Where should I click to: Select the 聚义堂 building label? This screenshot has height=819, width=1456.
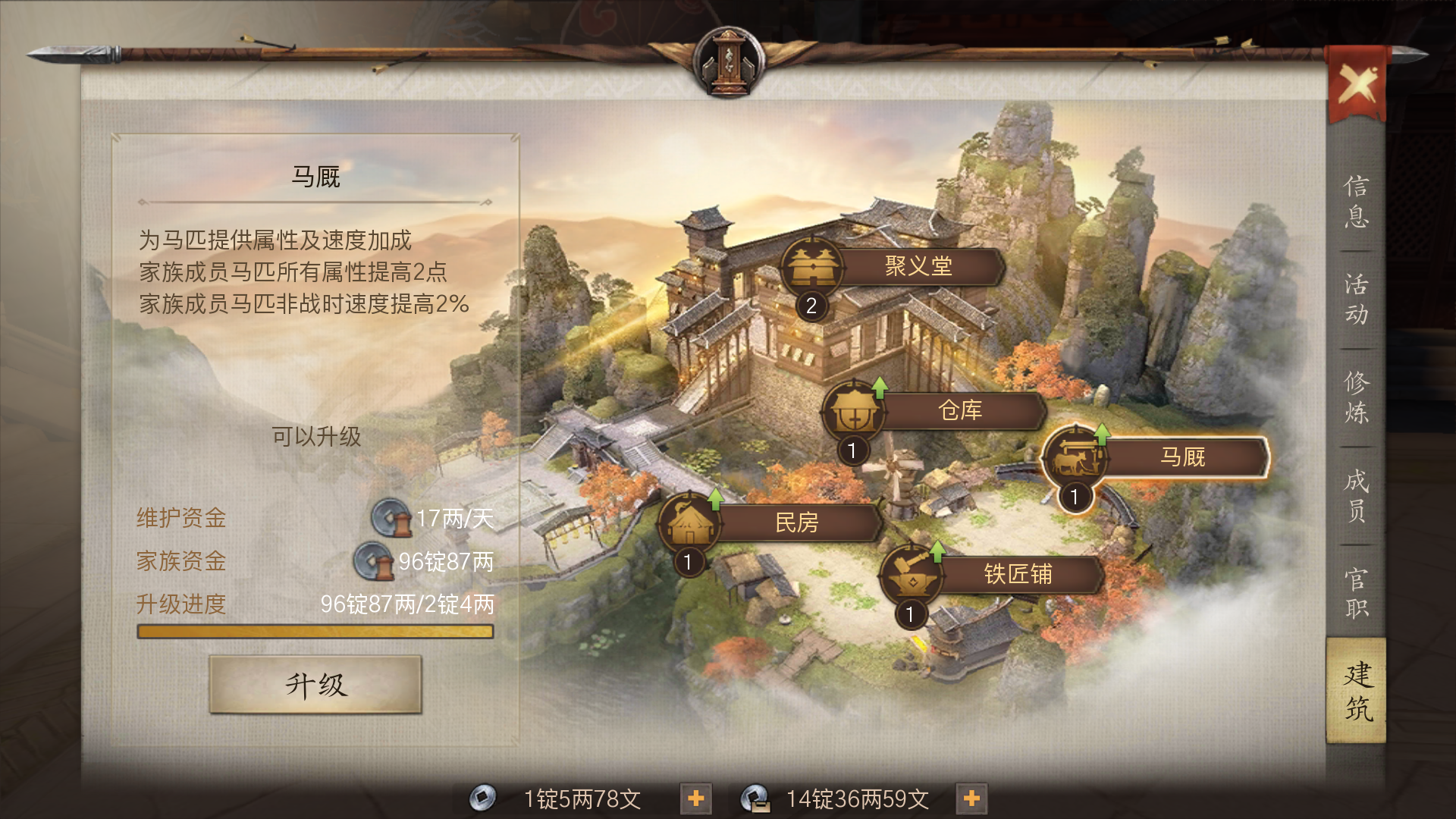tap(918, 266)
